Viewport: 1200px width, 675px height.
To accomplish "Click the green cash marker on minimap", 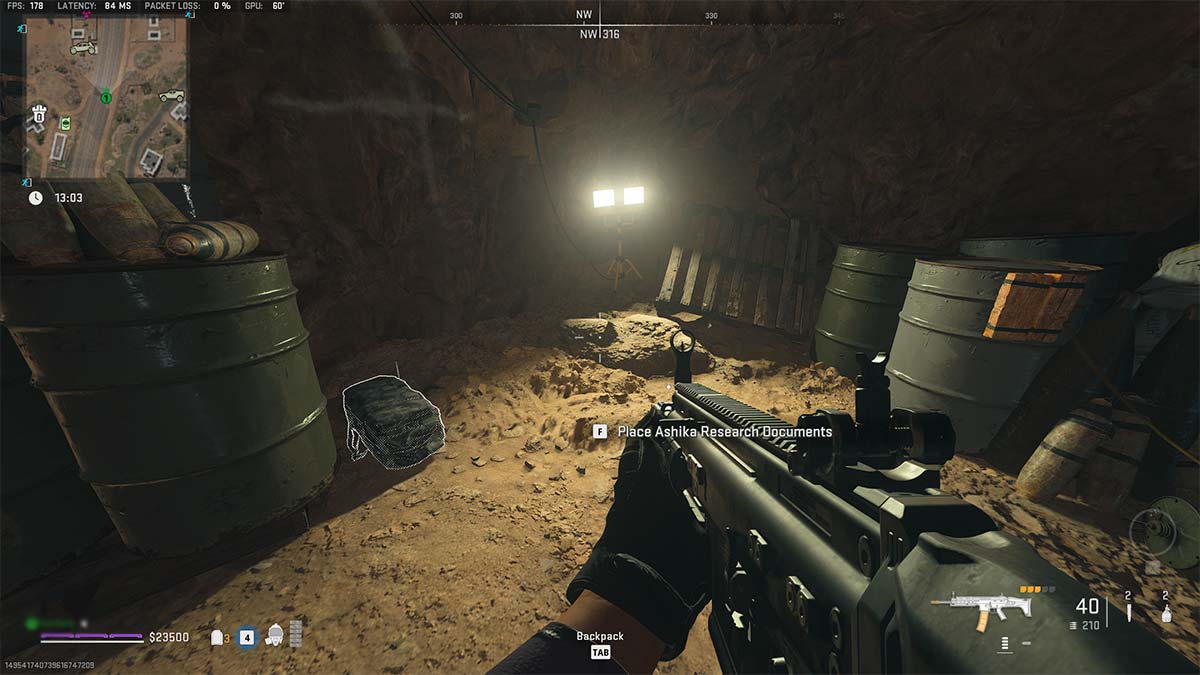I will point(65,123).
